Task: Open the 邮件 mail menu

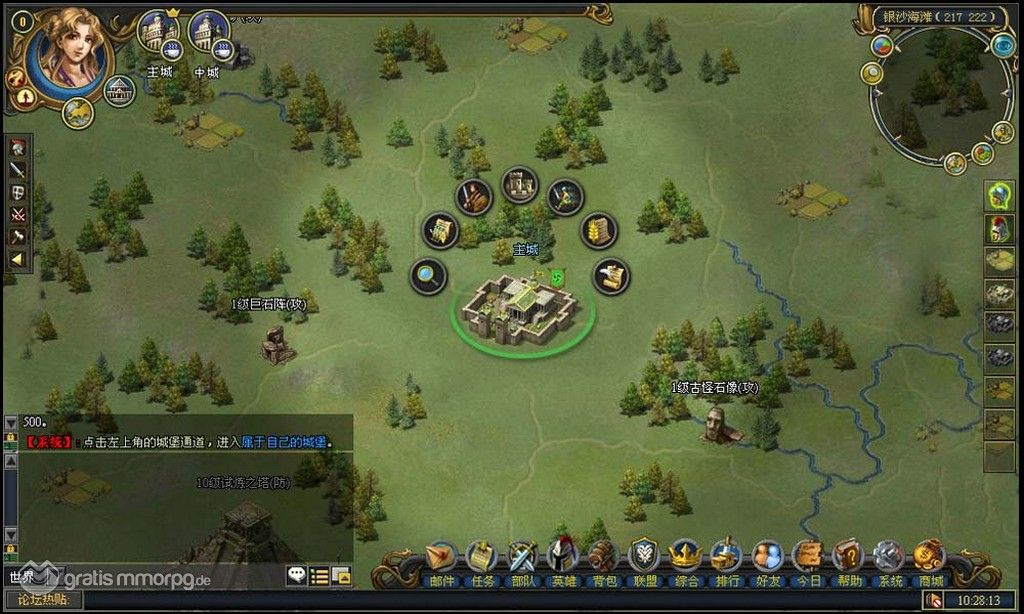Action: [x=440, y=557]
